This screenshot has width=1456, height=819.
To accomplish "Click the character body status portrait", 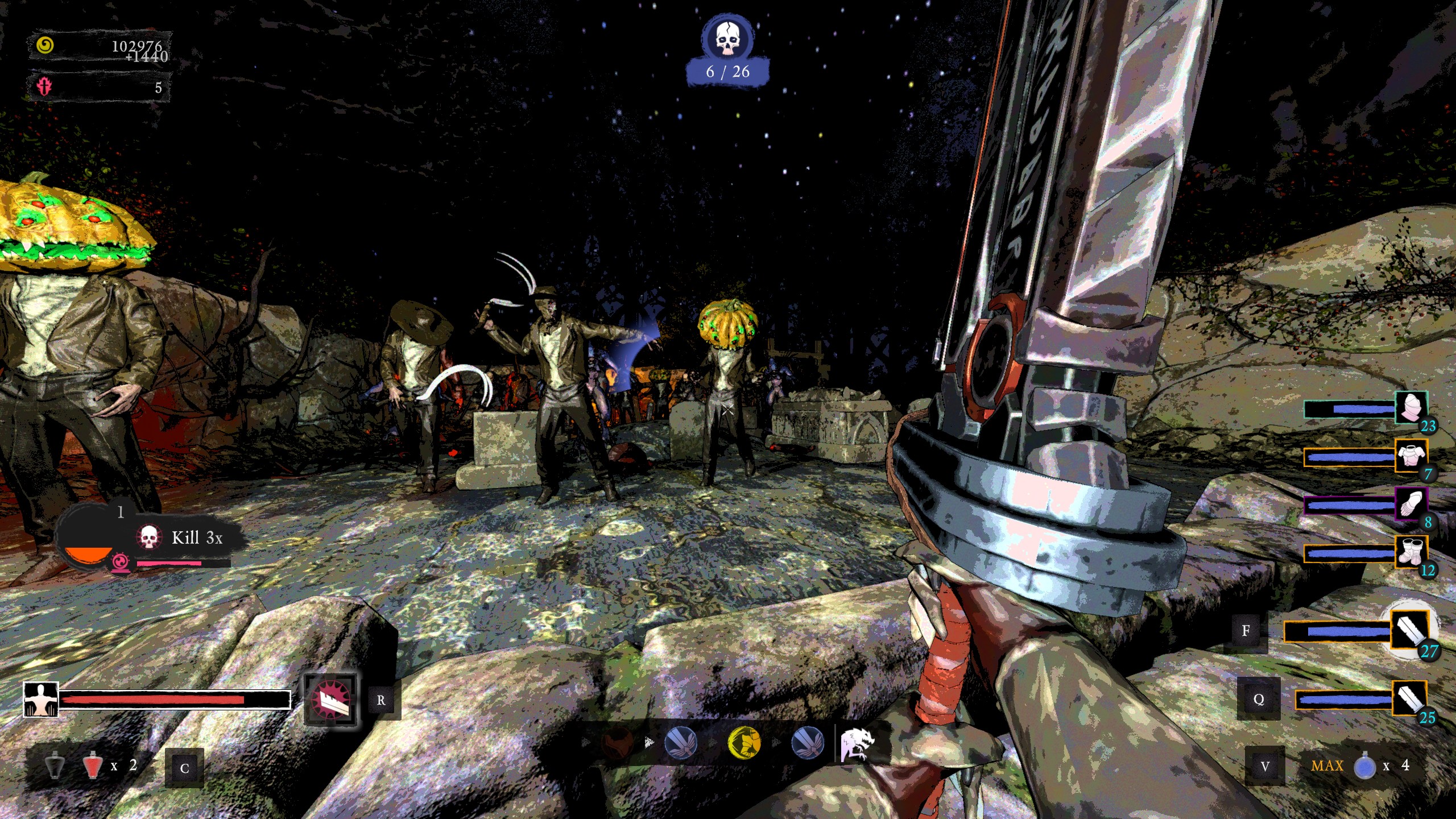I will pyautogui.click(x=41, y=700).
